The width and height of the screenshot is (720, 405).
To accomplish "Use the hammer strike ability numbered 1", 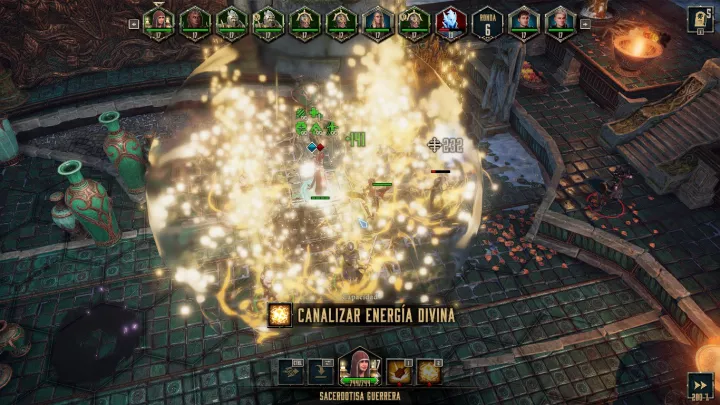I will 399,370.
